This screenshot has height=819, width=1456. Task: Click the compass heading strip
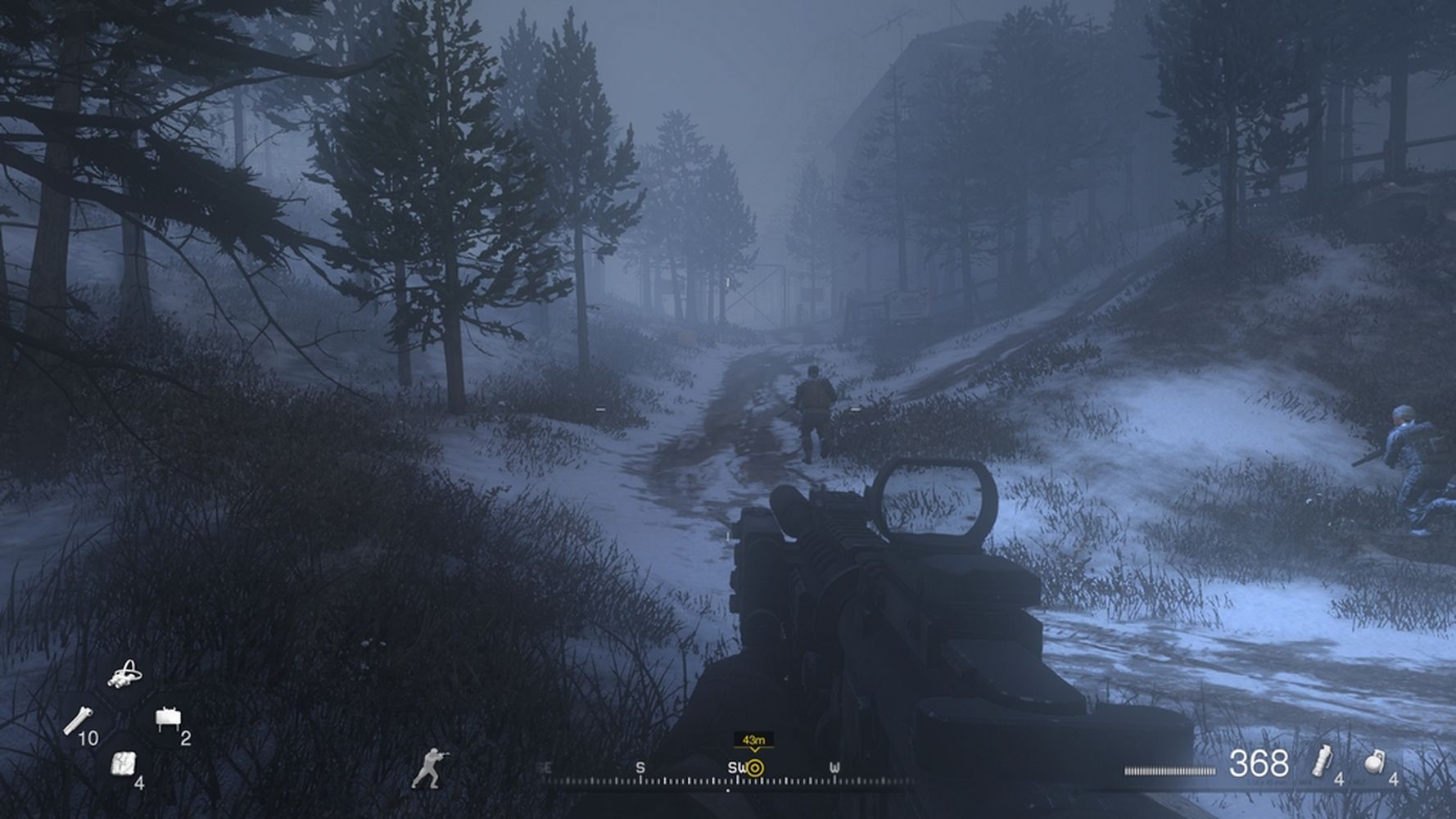click(727, 774)
